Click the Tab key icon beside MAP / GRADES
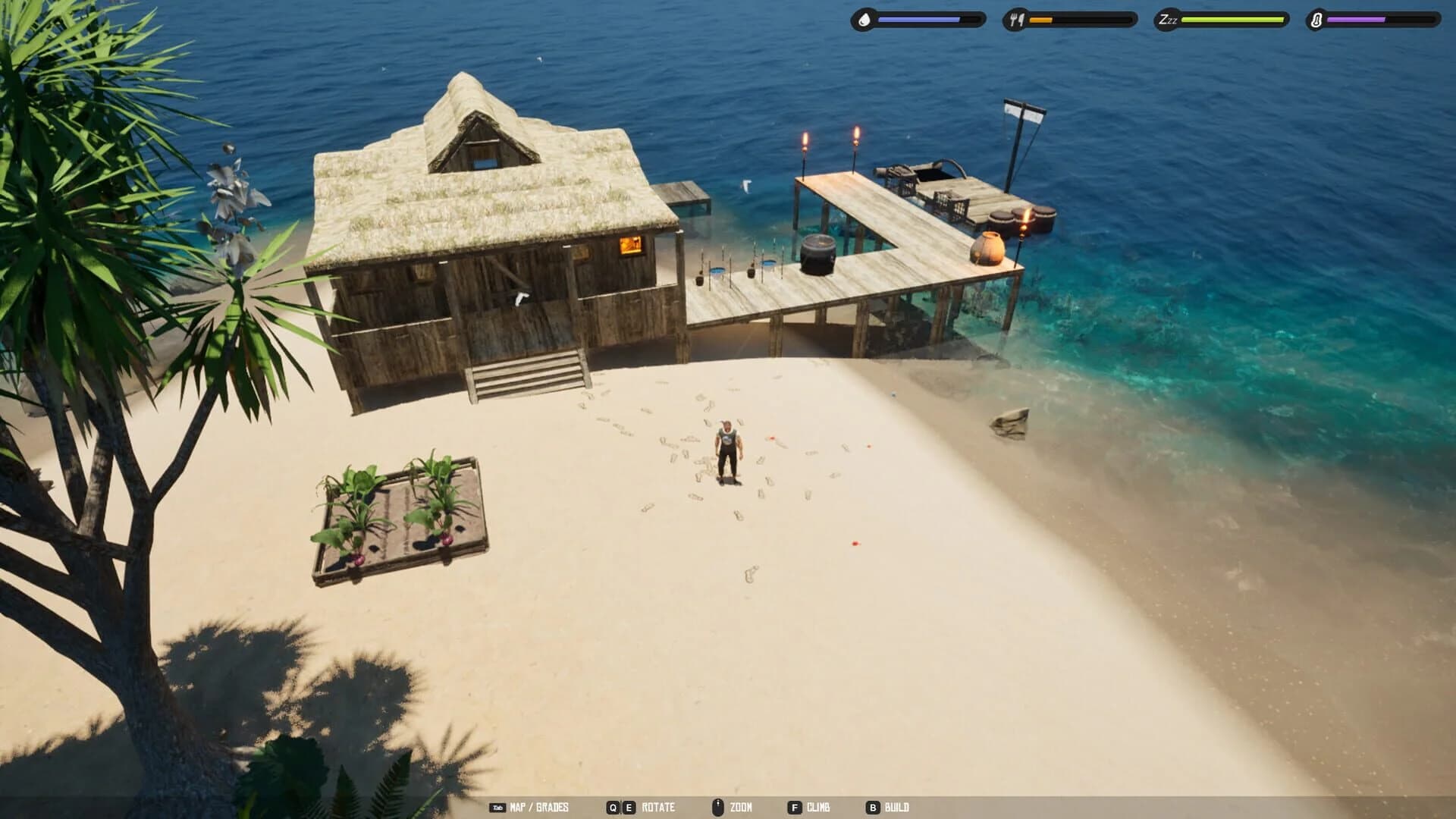The width and height of the screenshot is (1456, 819). [497, 806]
